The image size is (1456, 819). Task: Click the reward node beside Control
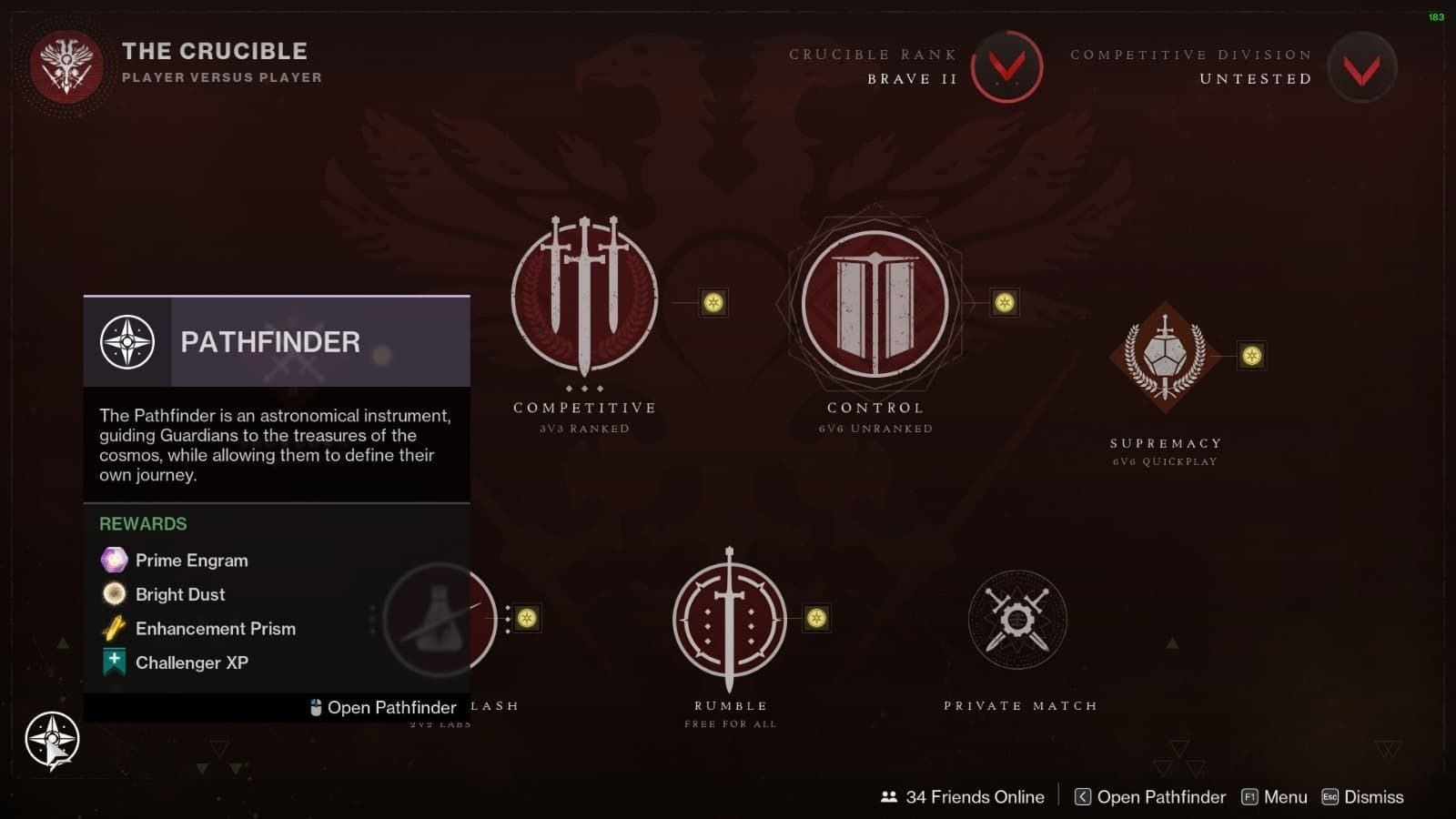click(1003, 303)
